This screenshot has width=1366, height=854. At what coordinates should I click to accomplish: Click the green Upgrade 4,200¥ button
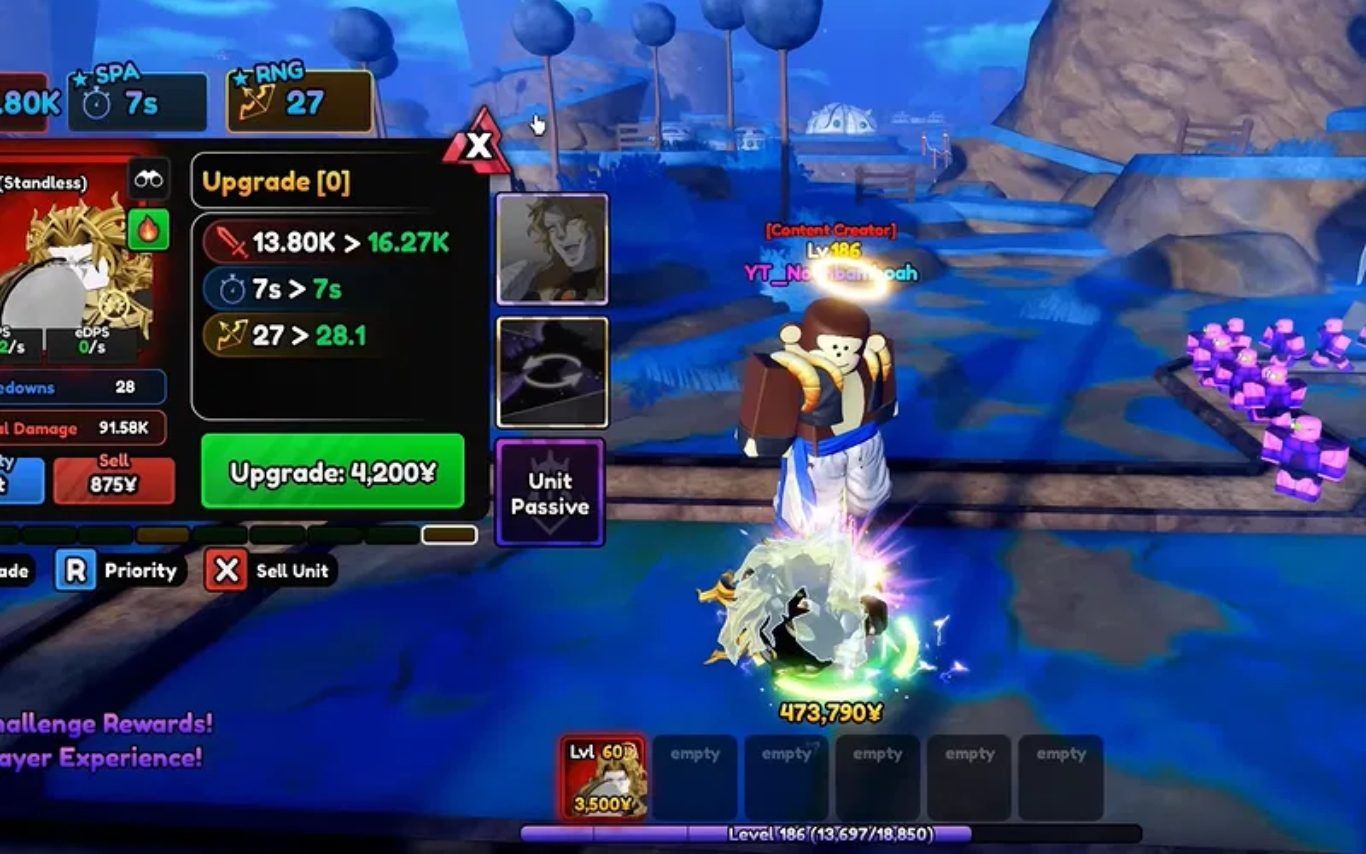tap(332, 472)
